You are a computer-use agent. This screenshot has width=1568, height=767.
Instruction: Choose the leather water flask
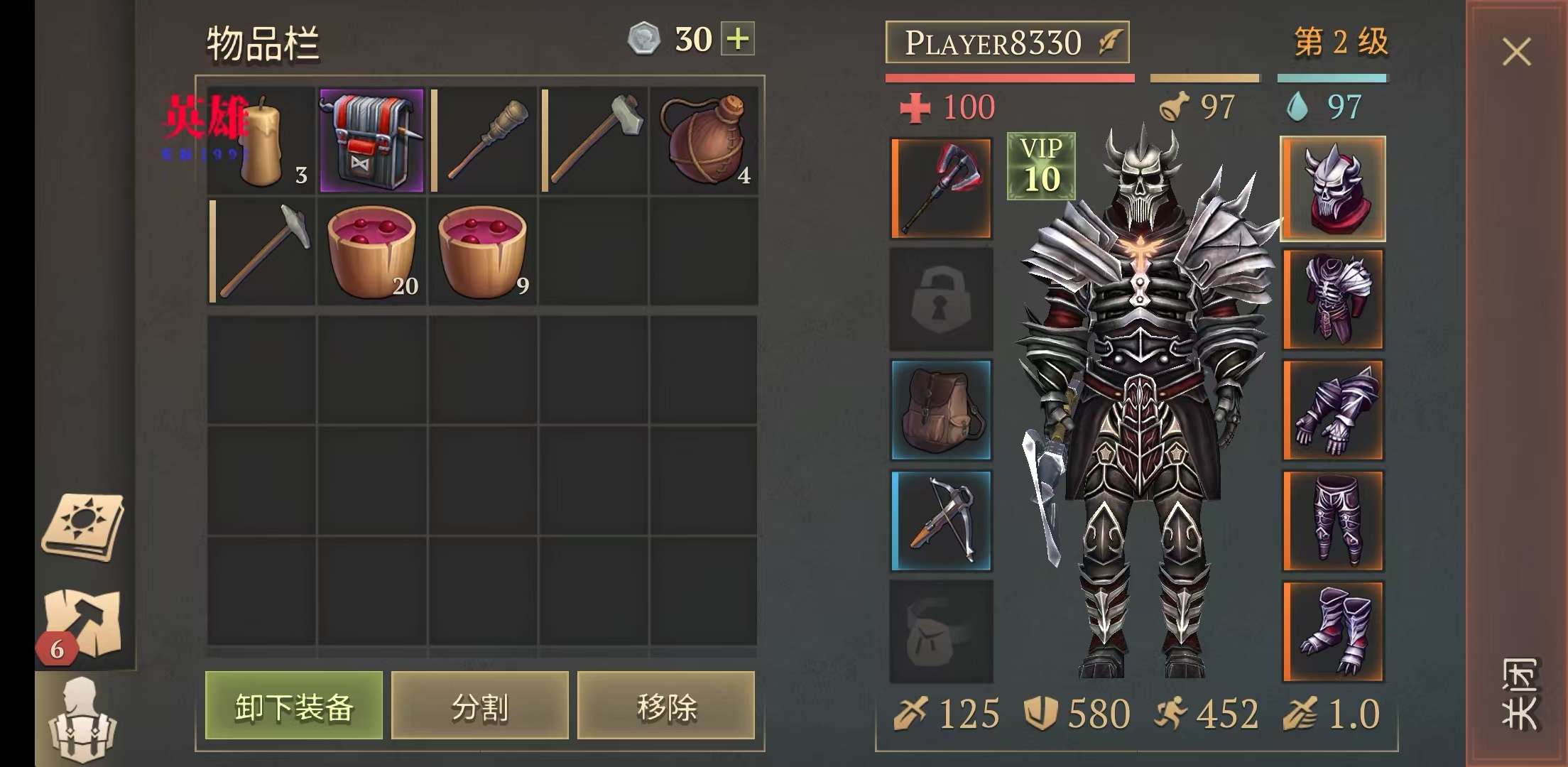(704, 141)
